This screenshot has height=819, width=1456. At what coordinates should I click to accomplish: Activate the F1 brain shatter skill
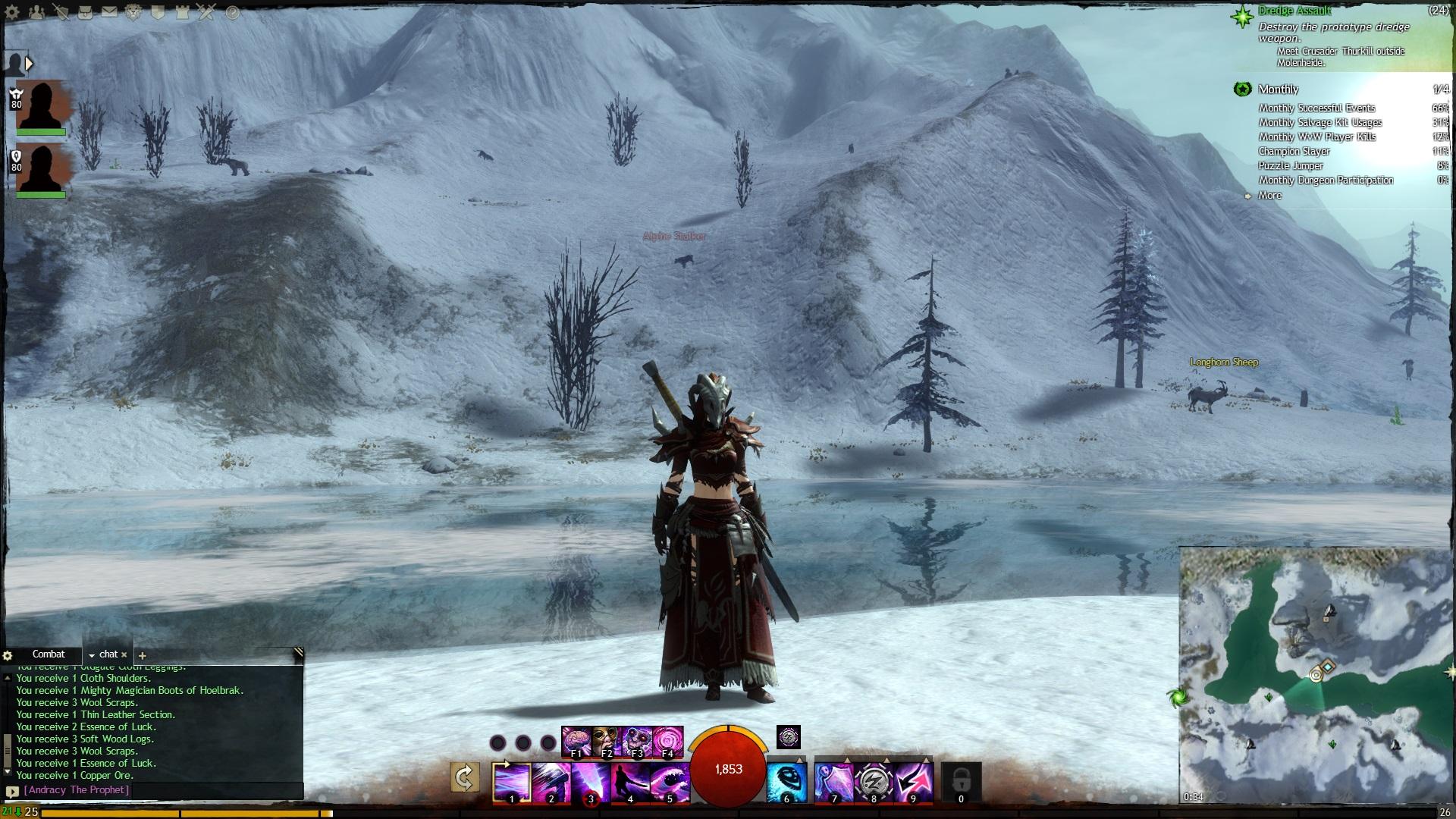tap(577, 742)
